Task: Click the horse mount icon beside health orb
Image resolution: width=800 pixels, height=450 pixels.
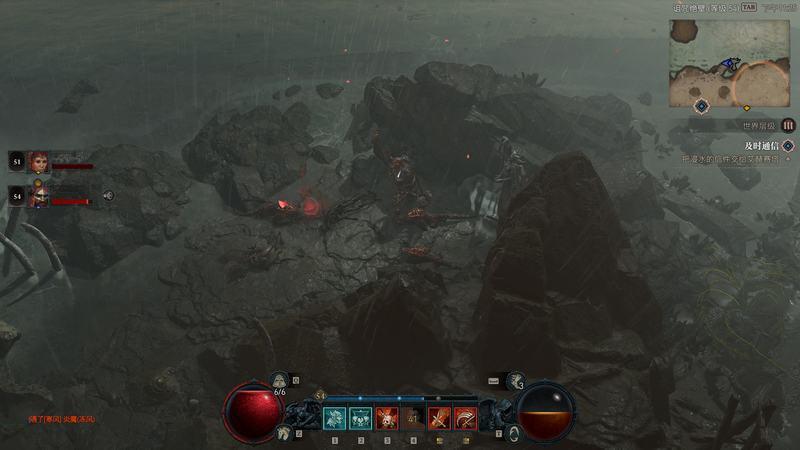Action: (x=283, y=432)
